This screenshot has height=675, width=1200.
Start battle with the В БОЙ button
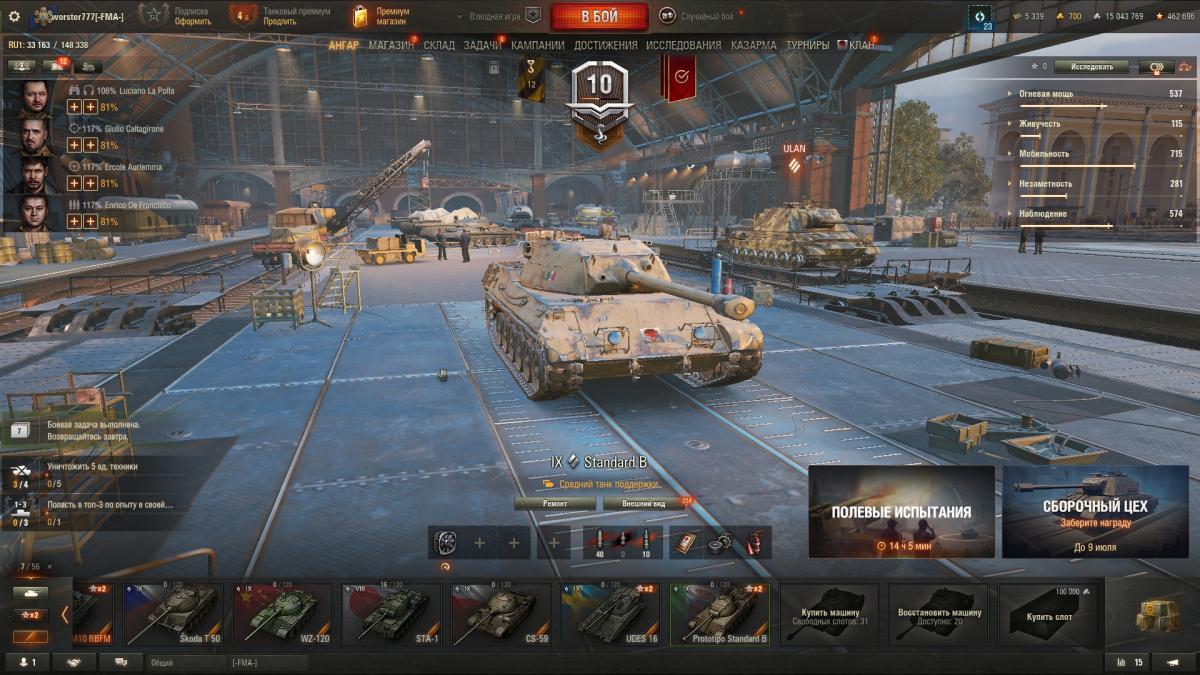point(599,16)
